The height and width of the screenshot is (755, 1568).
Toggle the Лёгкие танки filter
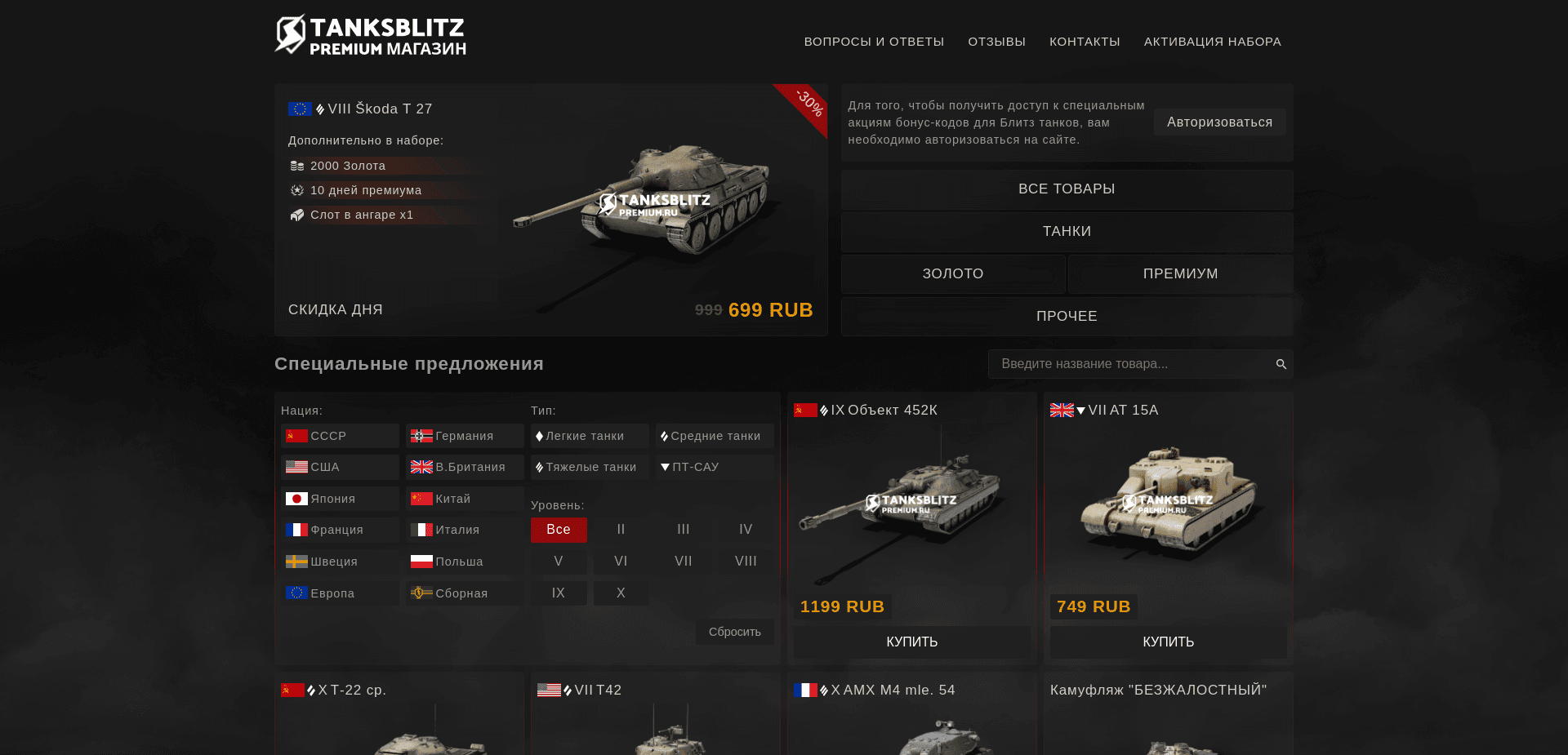pyautogui.click(x=589, y=436)
